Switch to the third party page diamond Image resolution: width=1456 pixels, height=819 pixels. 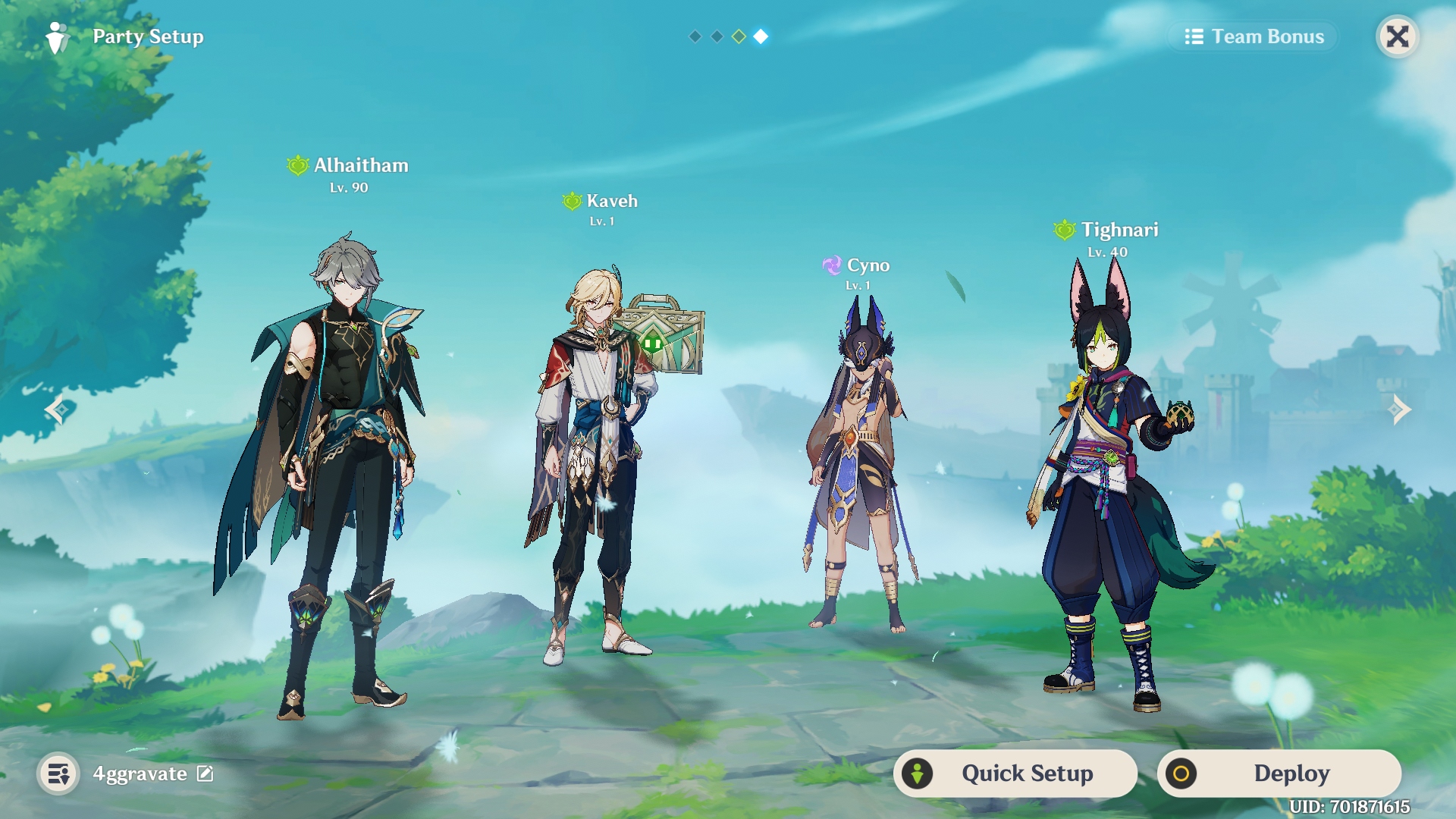pos(739,36)
